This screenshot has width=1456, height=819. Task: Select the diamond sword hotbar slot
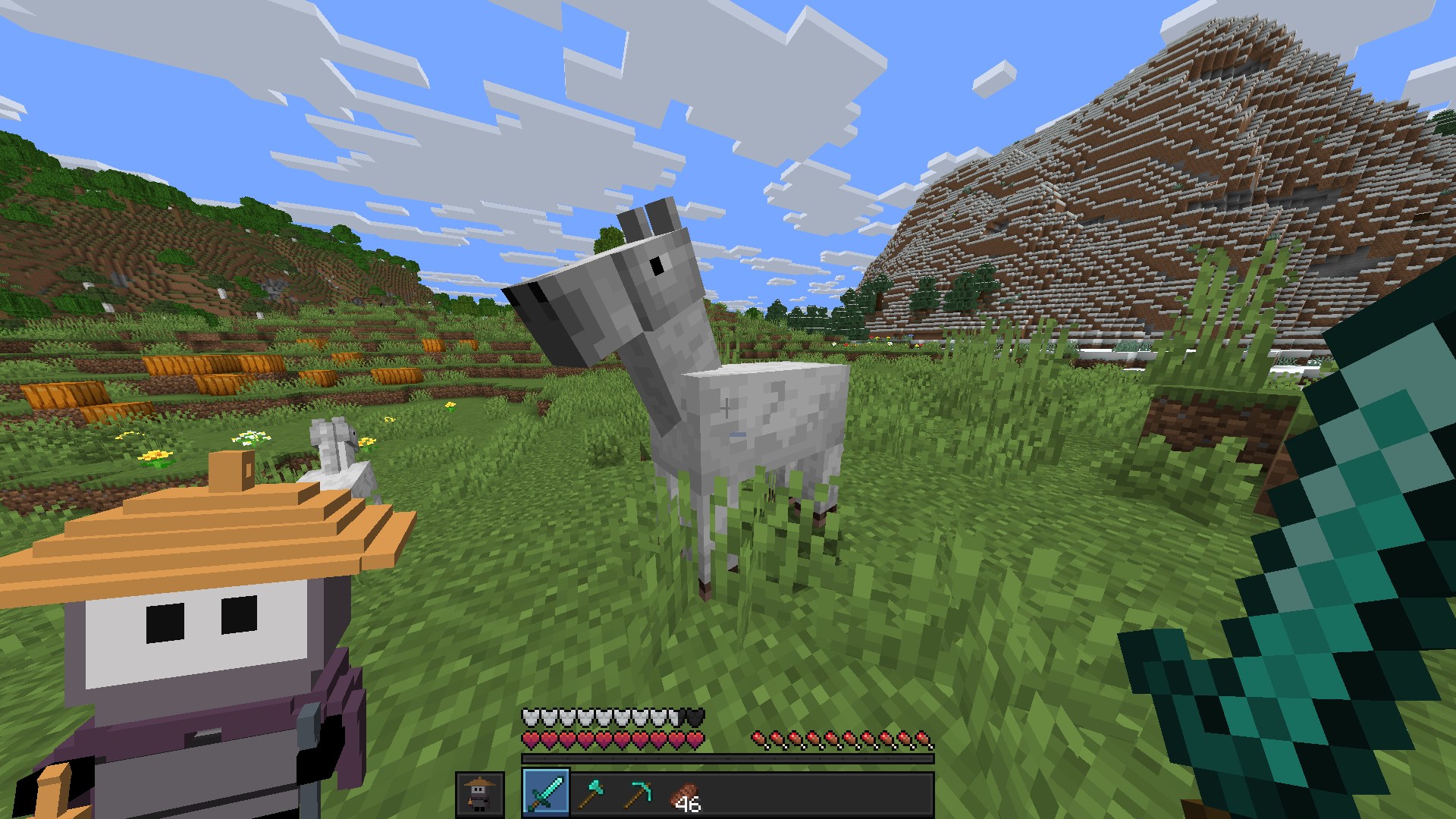(x=545, y=793)
